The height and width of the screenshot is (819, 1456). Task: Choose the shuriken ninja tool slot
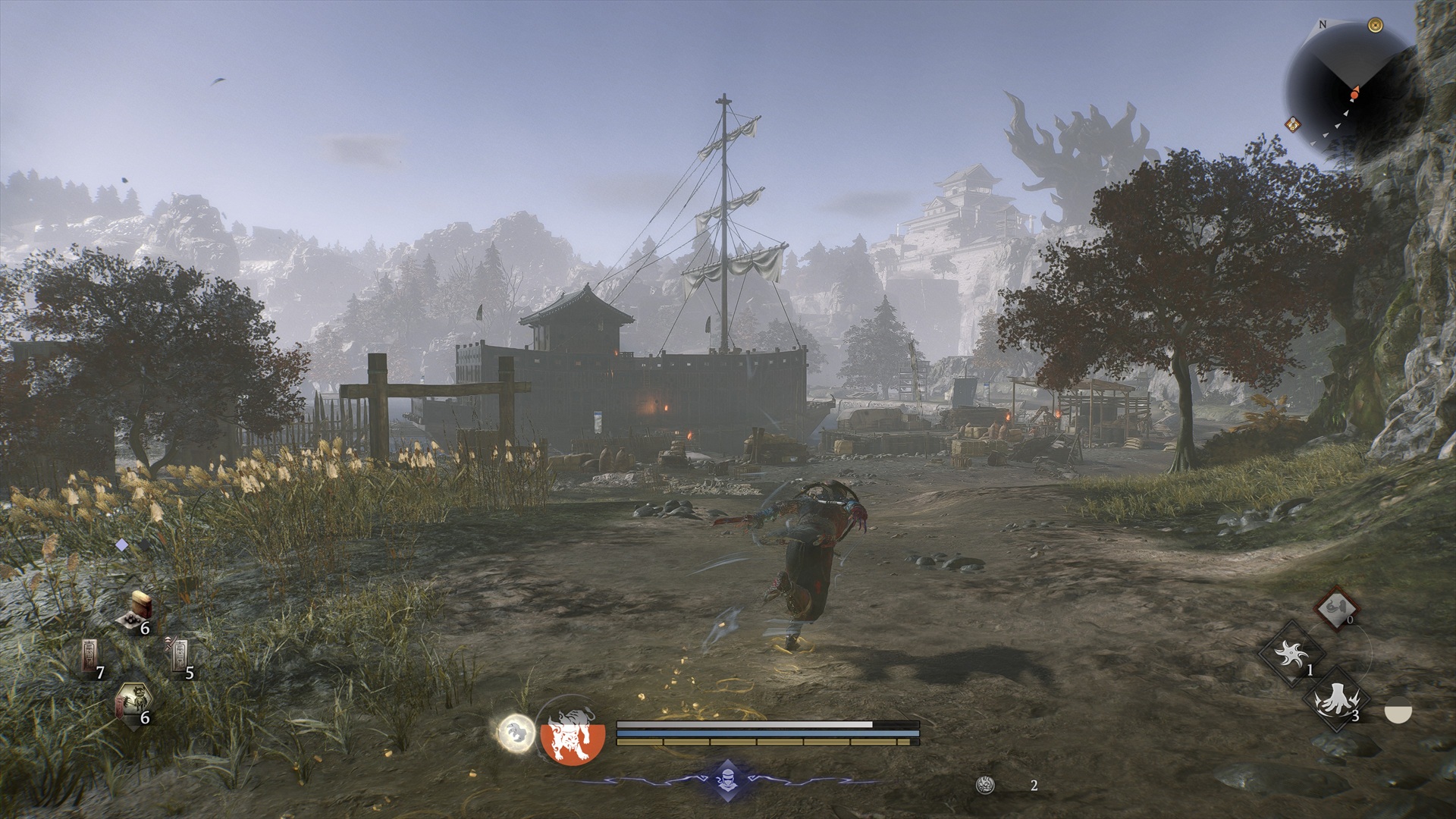(1291, 653)
